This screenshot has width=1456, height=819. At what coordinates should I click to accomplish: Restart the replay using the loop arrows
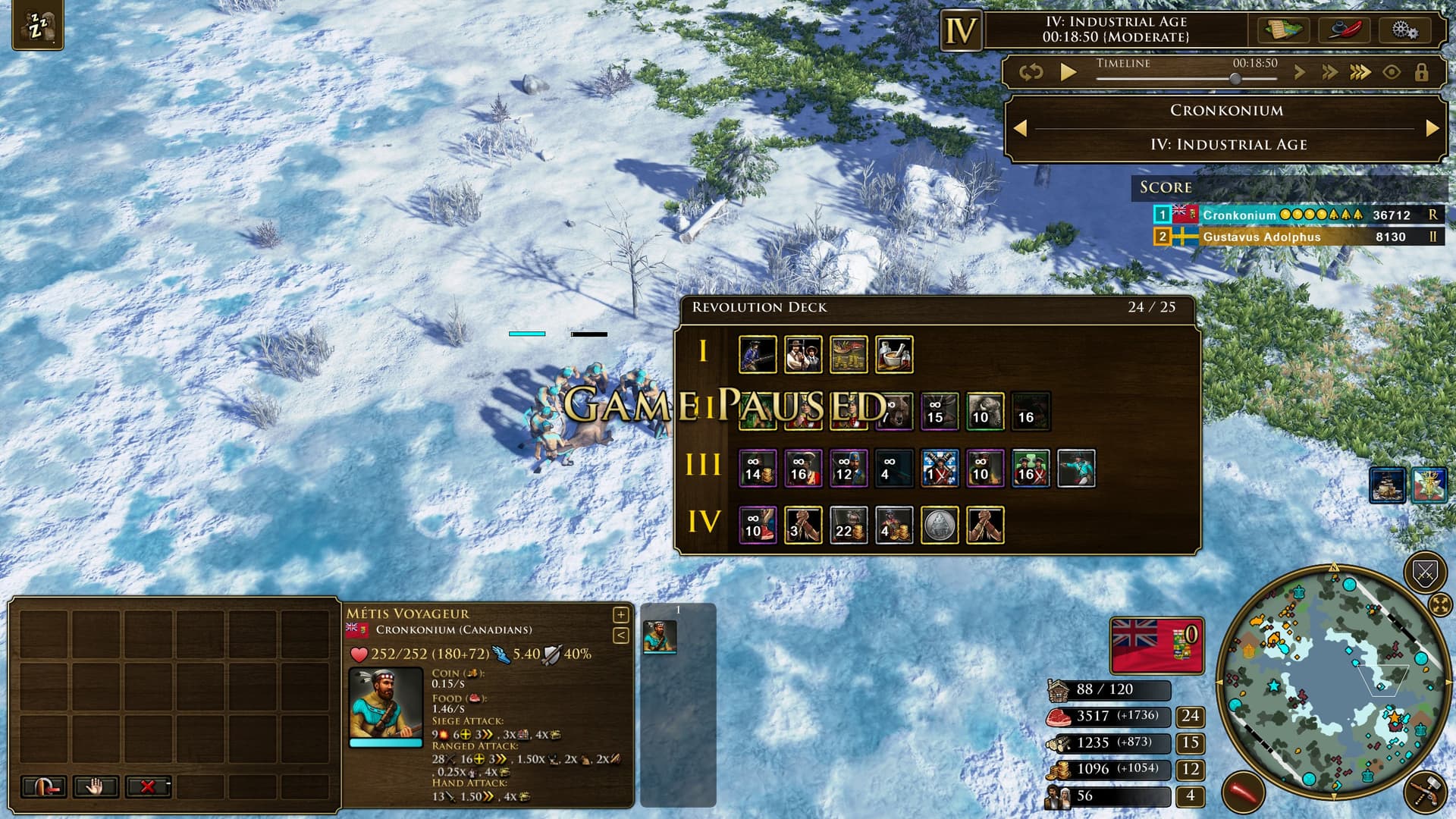coord(1031,72)
